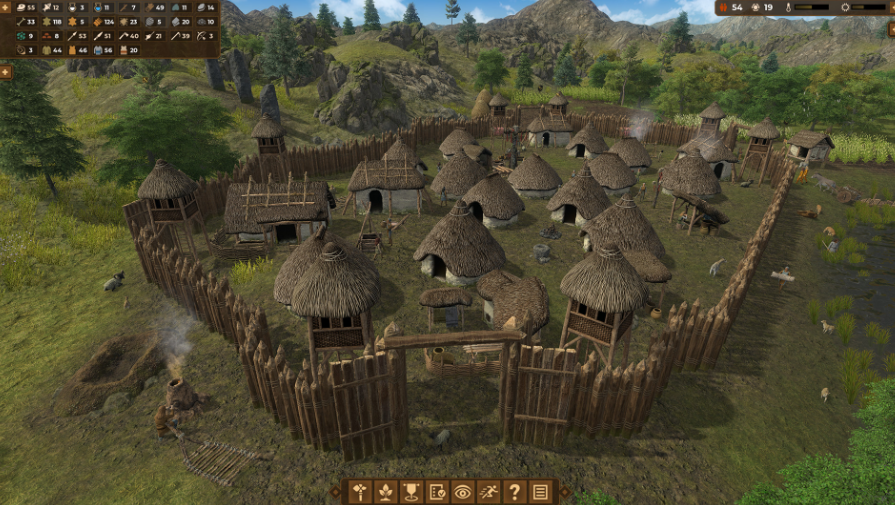
Task: Open the main menu list button
Action: 541,492
